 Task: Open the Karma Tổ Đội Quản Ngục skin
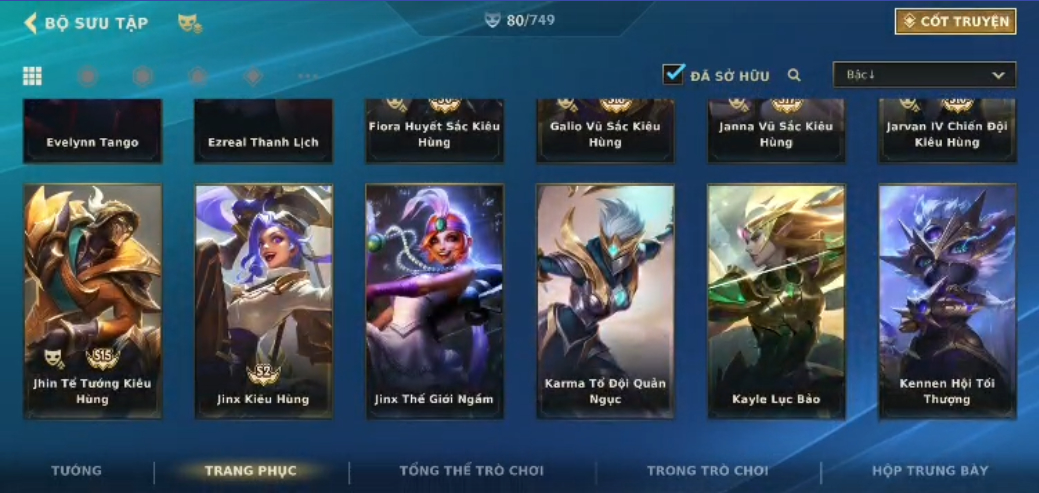[x=605, y=300]
